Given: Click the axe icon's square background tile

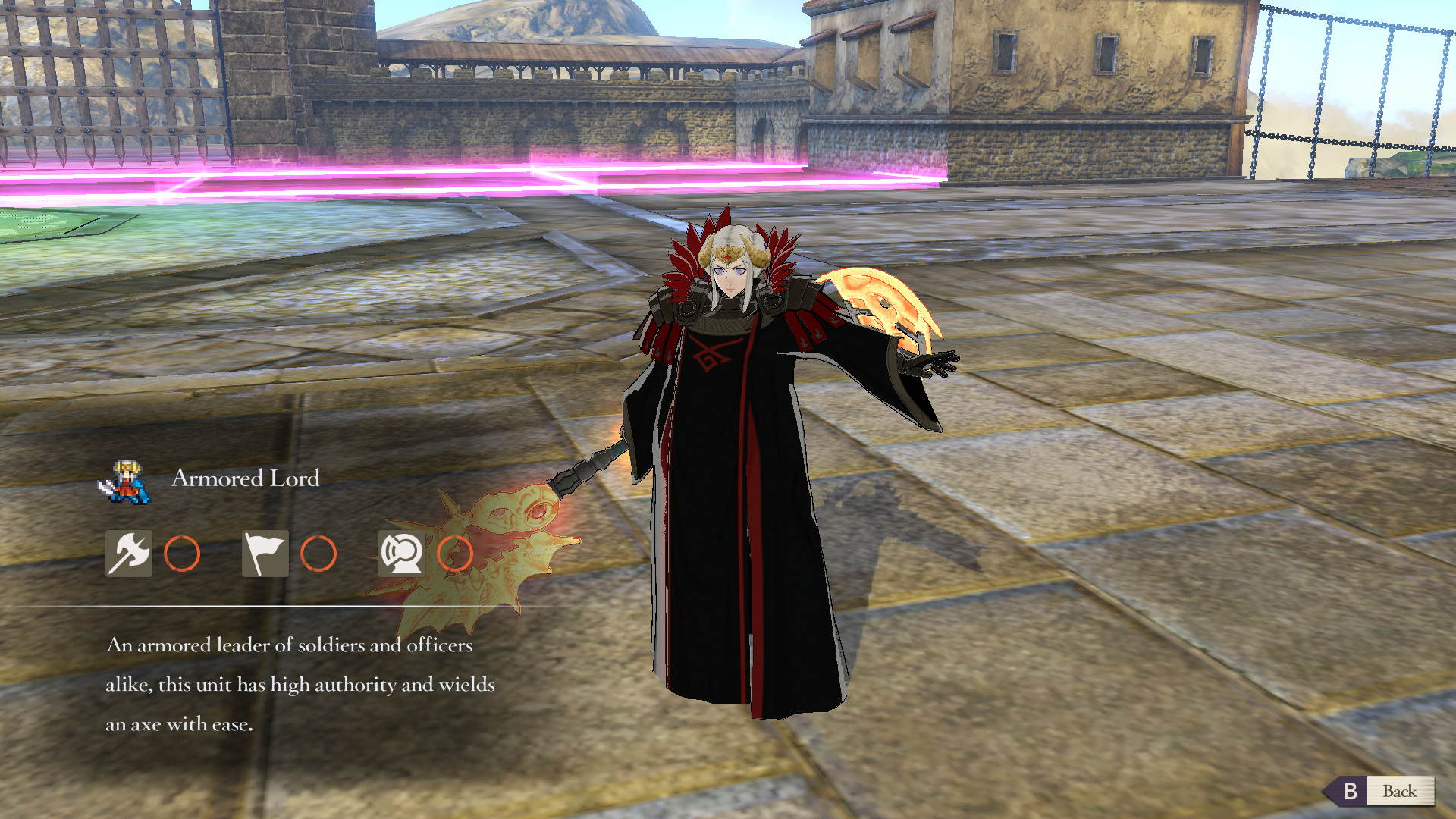Looking at the screenshot, I should [x=127, y=554].
